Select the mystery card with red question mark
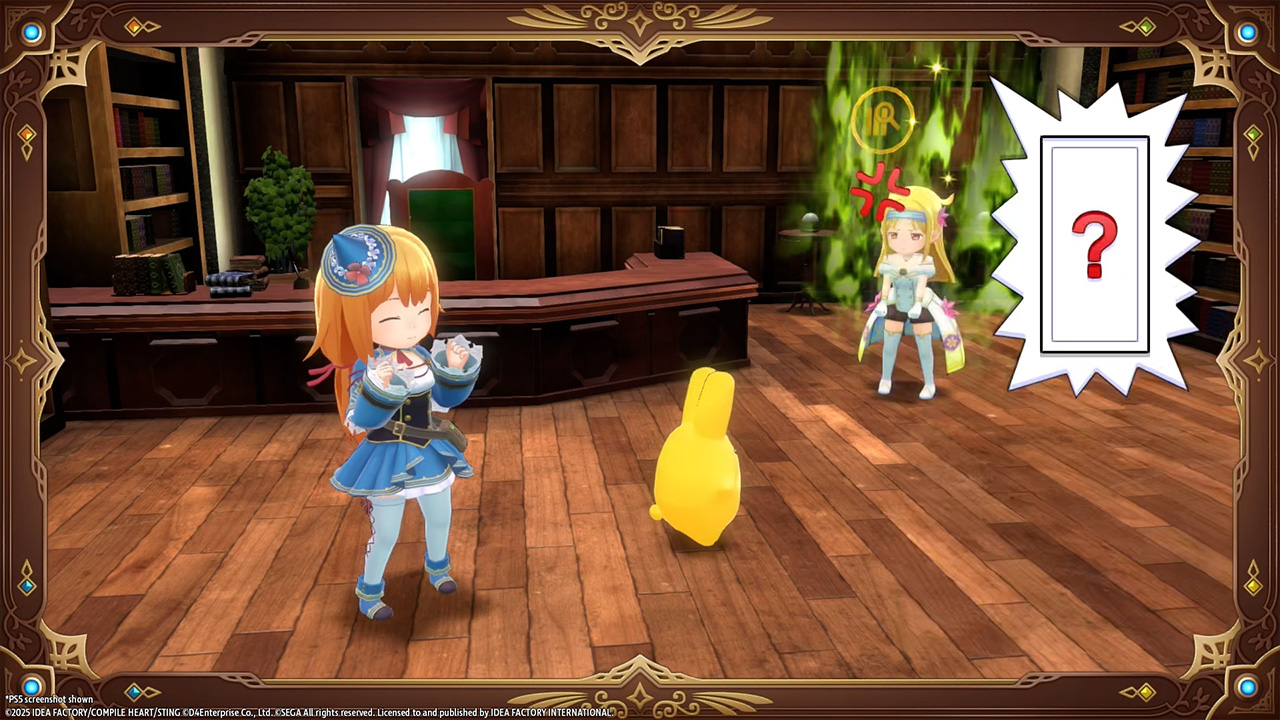The image size is (1280, 720). [x=1094, y=245]
